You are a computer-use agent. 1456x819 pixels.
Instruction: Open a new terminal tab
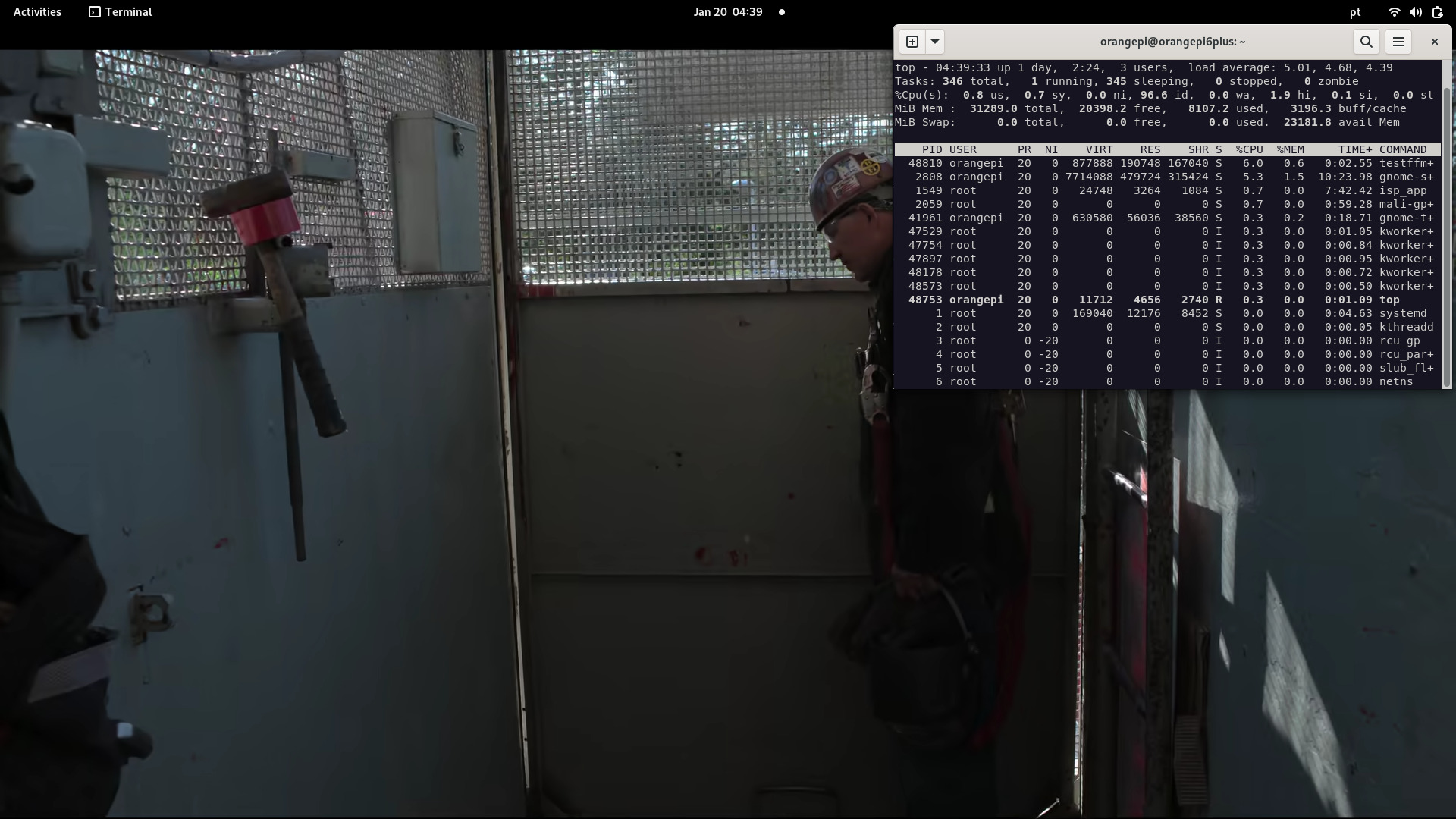click(x=912, y=42)
